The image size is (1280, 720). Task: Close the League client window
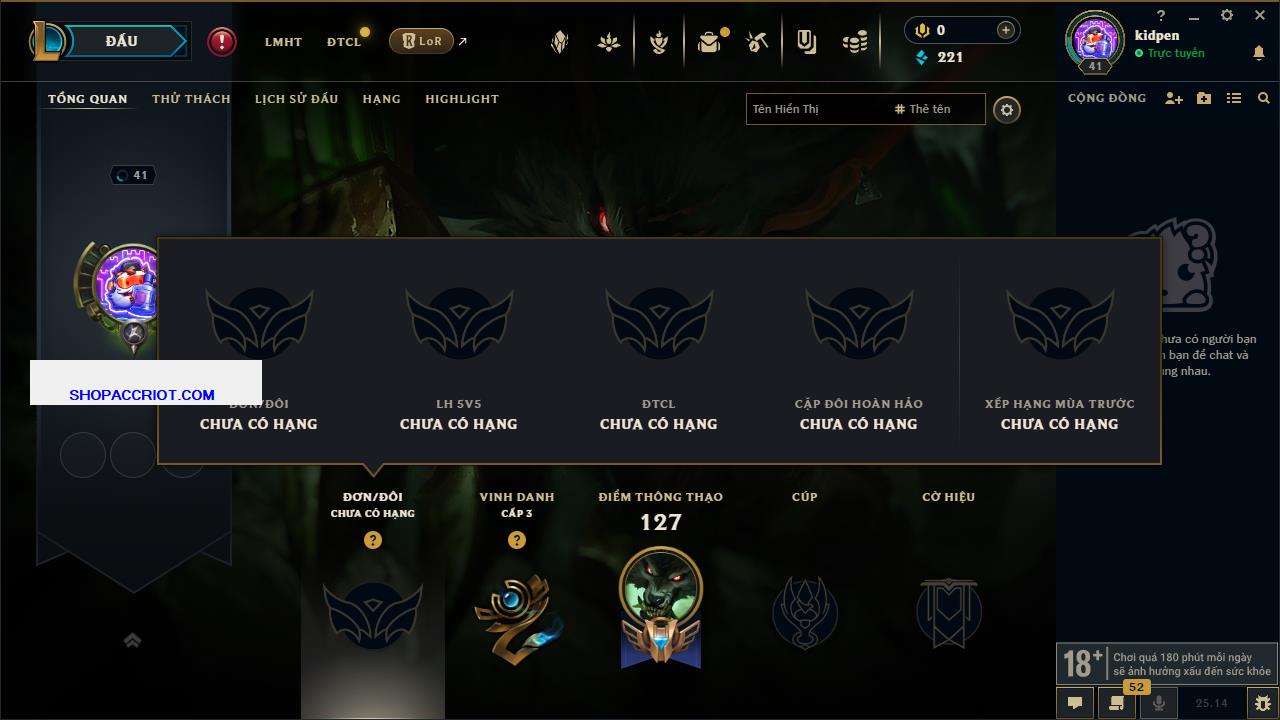pos(1260,15)
